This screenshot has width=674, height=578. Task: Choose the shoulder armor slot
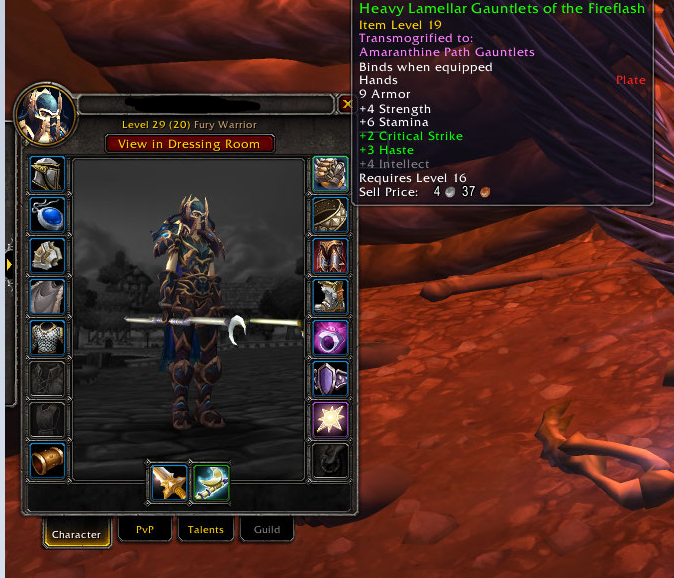click(x=48, y=256)
